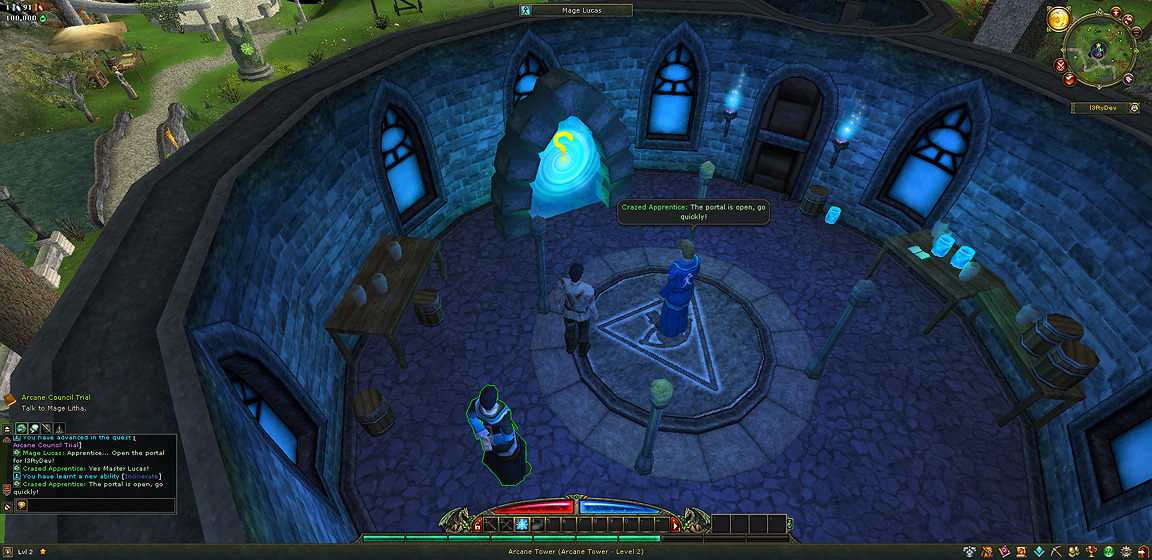Click the red arrow at hotbar's end
The height and width of the screenshot is (560, 1152).
tap(675, 524)
